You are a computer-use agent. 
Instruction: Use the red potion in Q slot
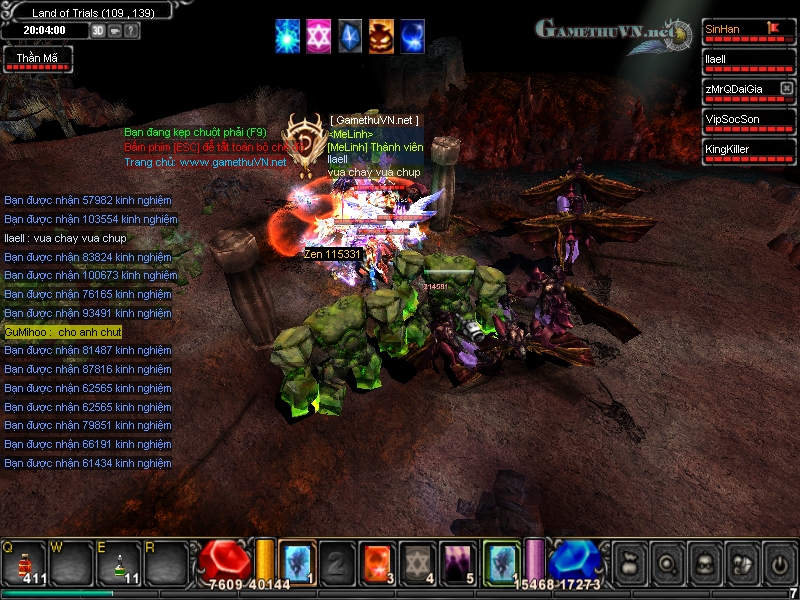tap(27, 562)
